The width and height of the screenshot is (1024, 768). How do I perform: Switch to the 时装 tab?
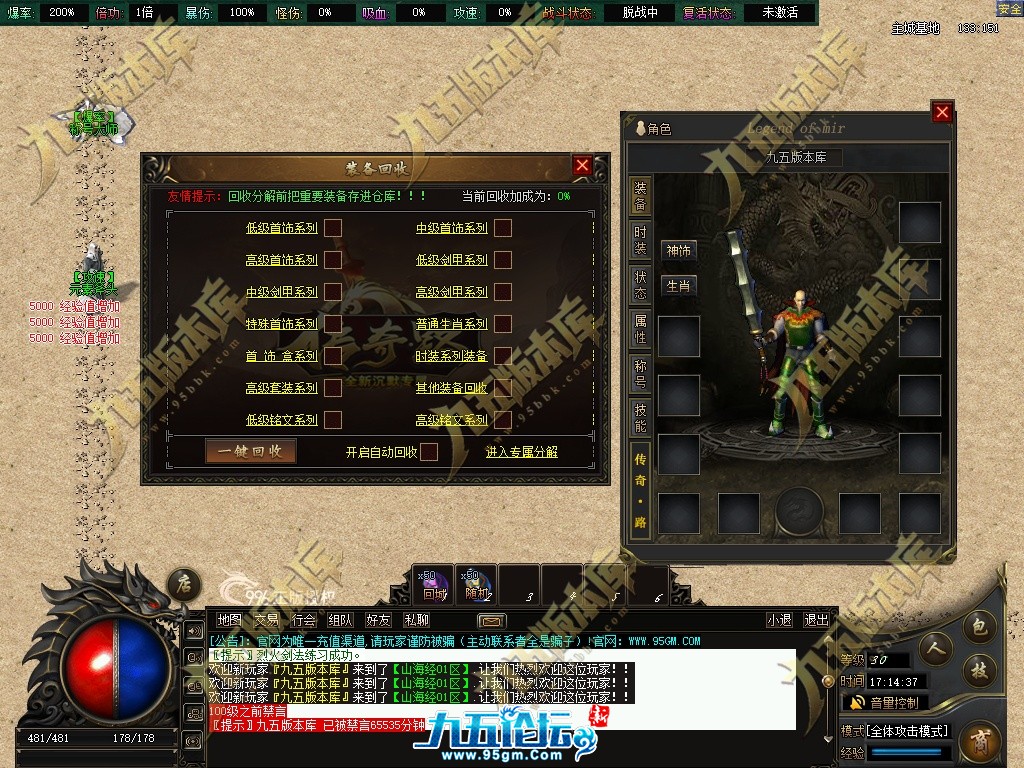coord(640,241)
